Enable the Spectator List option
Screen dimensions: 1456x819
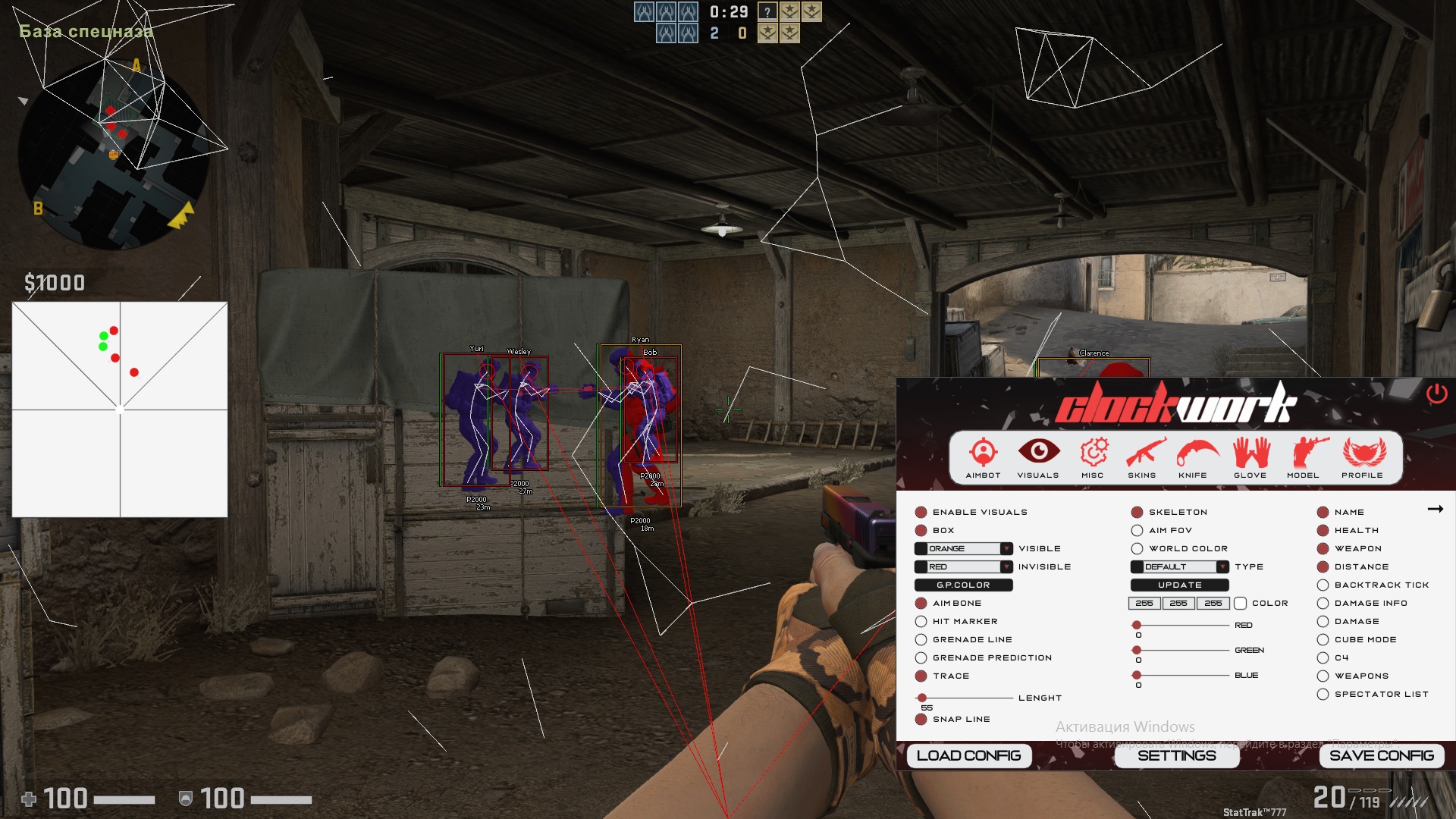pos(1323,695)
